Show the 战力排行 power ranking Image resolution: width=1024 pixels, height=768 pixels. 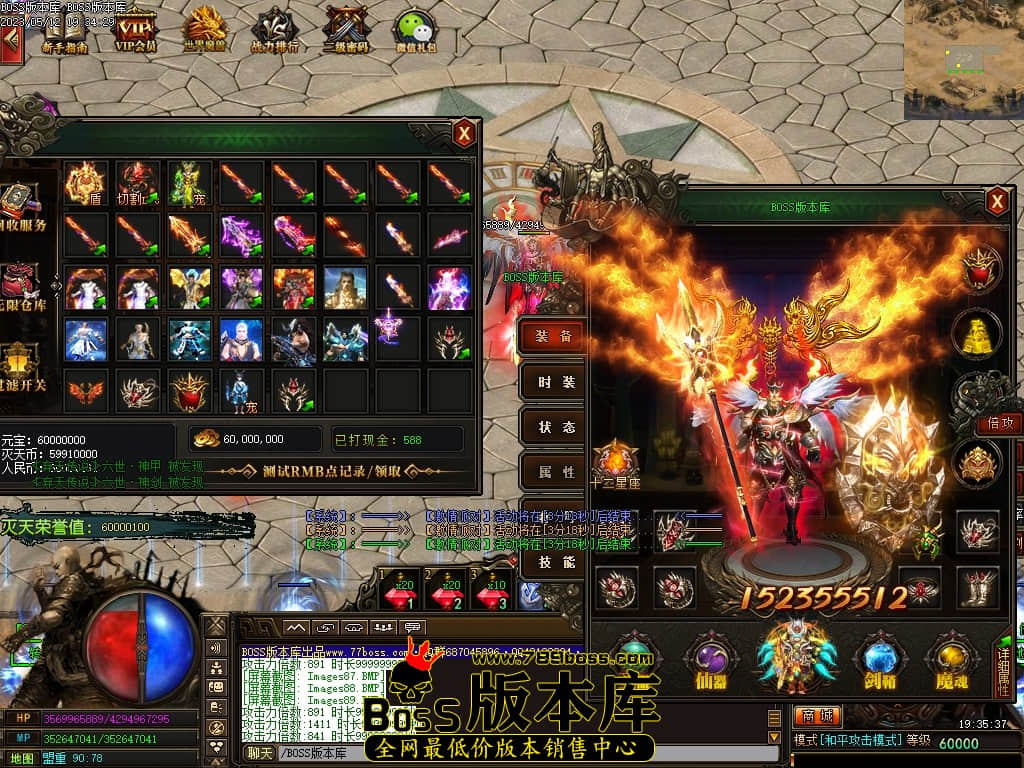274,30
